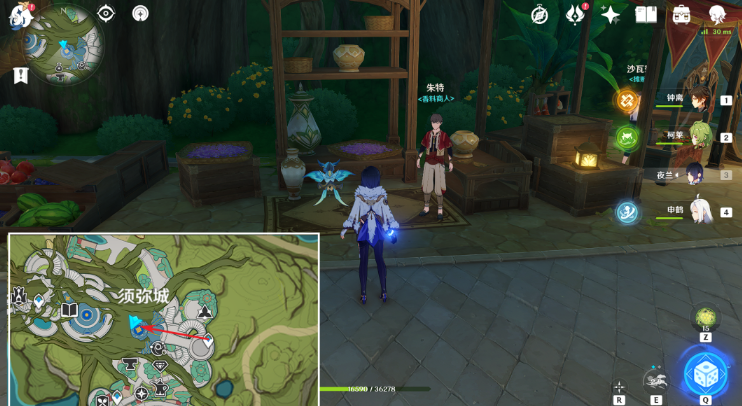Click the book marker on the overlay map

point(69,311)
